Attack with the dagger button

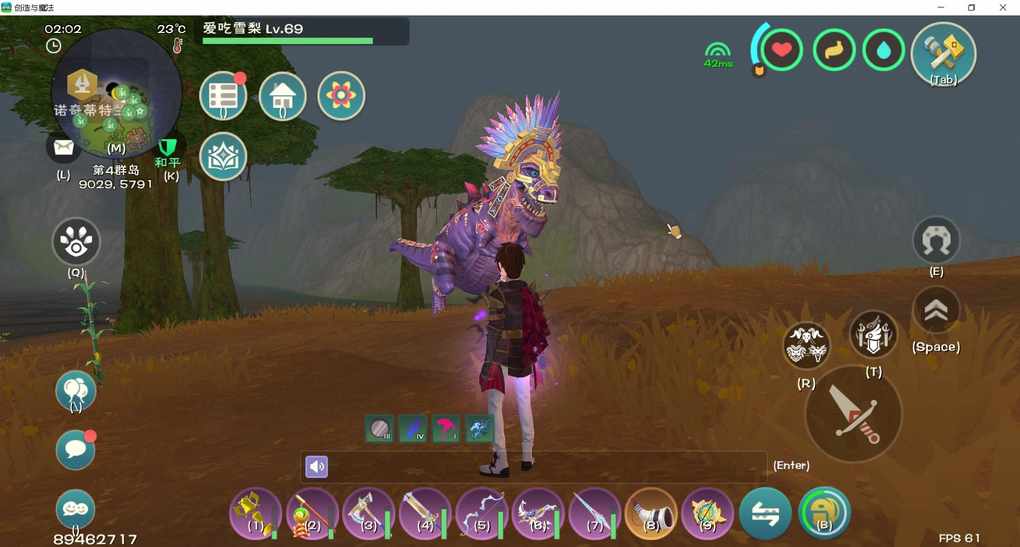pos(853,414)
